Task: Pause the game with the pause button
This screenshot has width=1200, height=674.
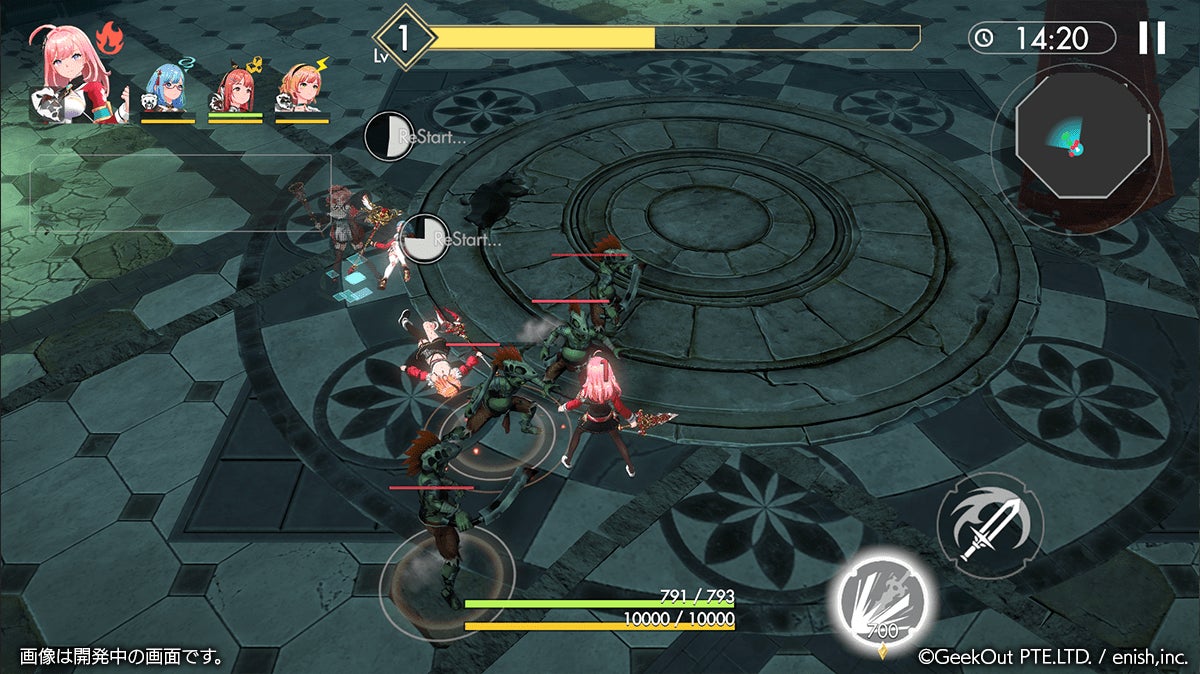Action: [1152, 38]
